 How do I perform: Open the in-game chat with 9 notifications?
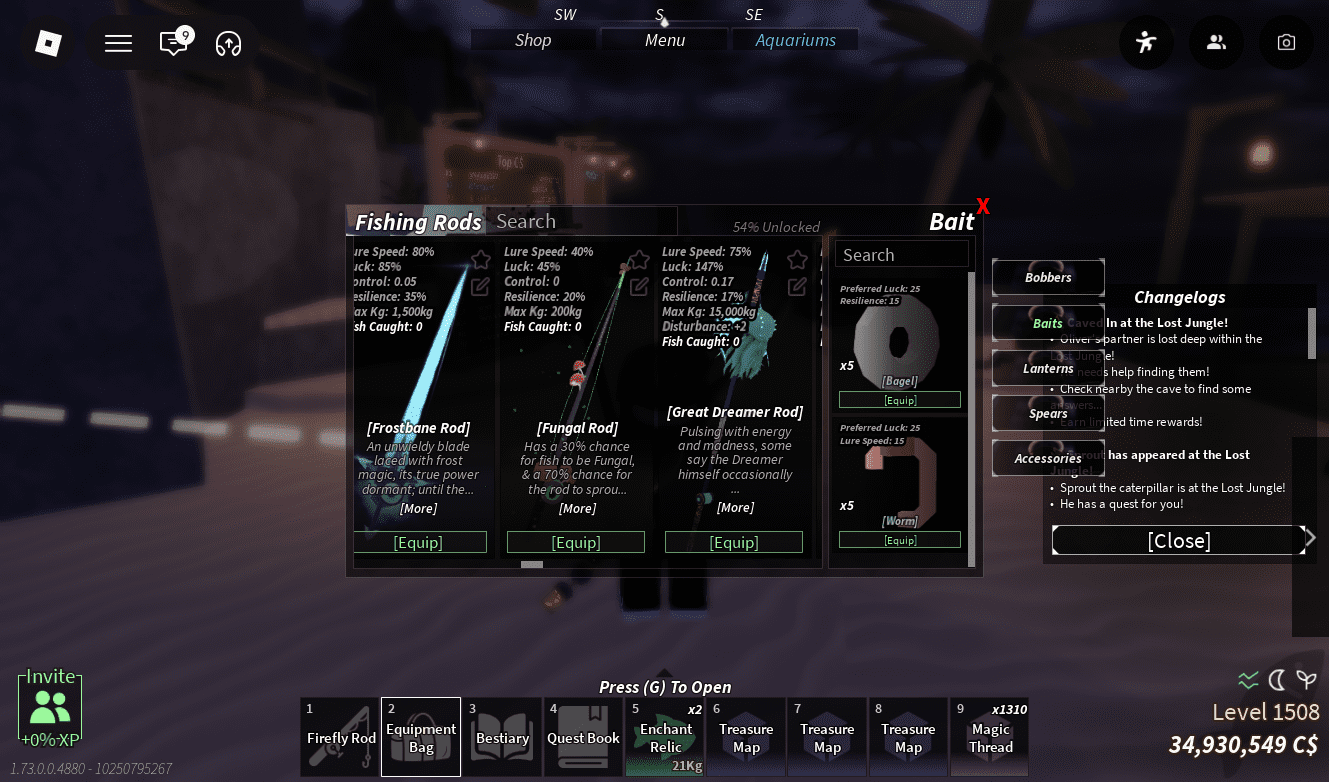pos(174,43)
